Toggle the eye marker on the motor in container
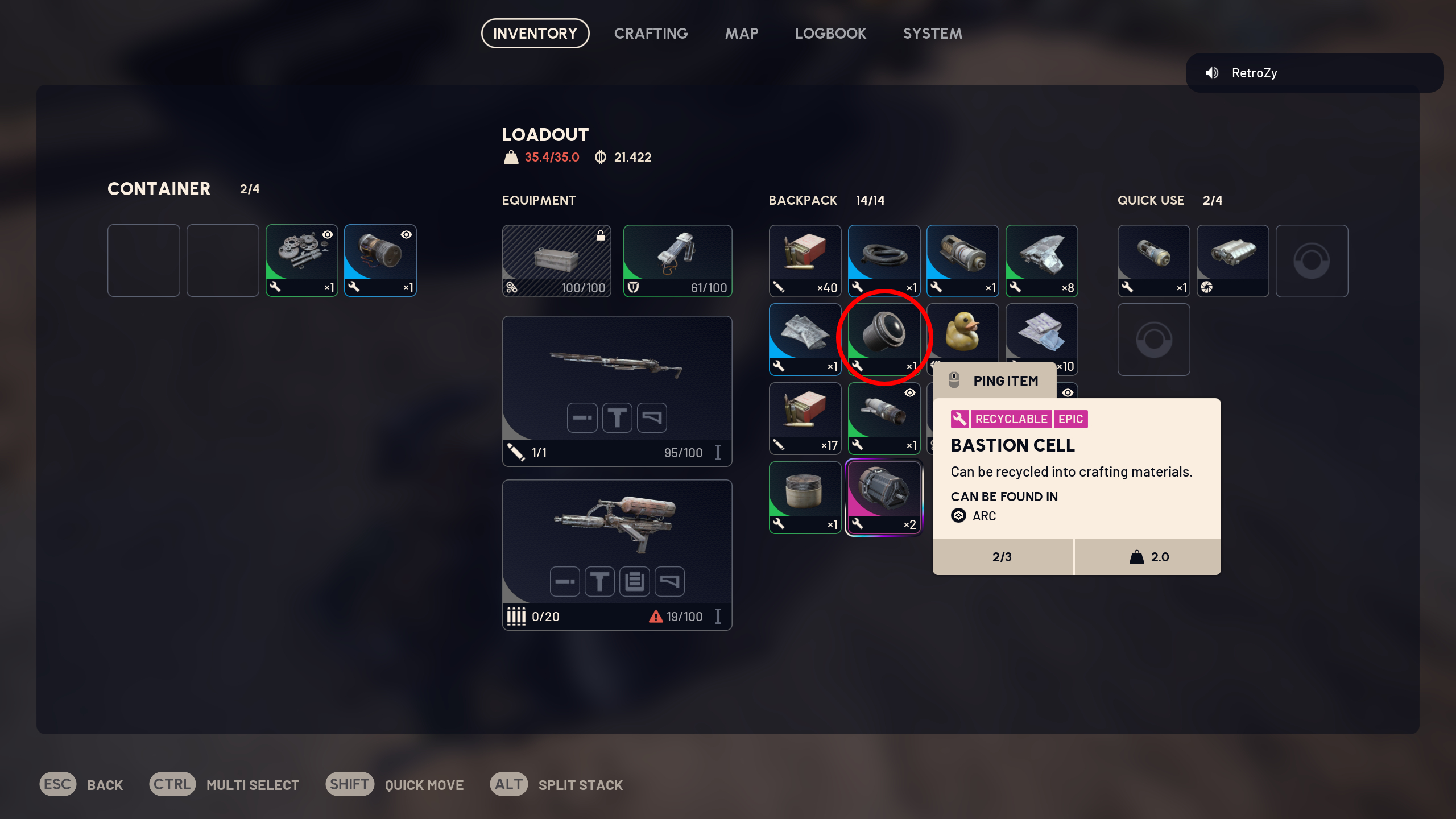The width and height of the screenshot is (1456, 819). click(x=406, y=235)
